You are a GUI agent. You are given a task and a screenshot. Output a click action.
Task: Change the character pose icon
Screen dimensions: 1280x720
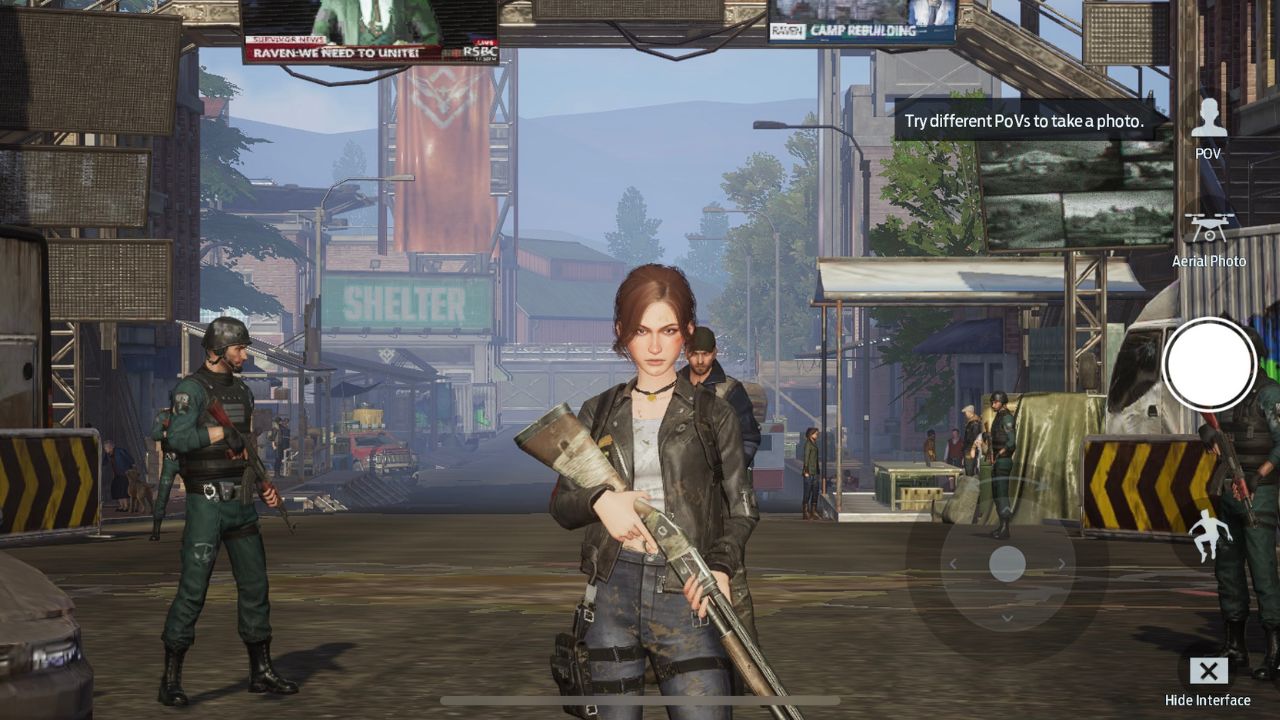point(1210,535)
